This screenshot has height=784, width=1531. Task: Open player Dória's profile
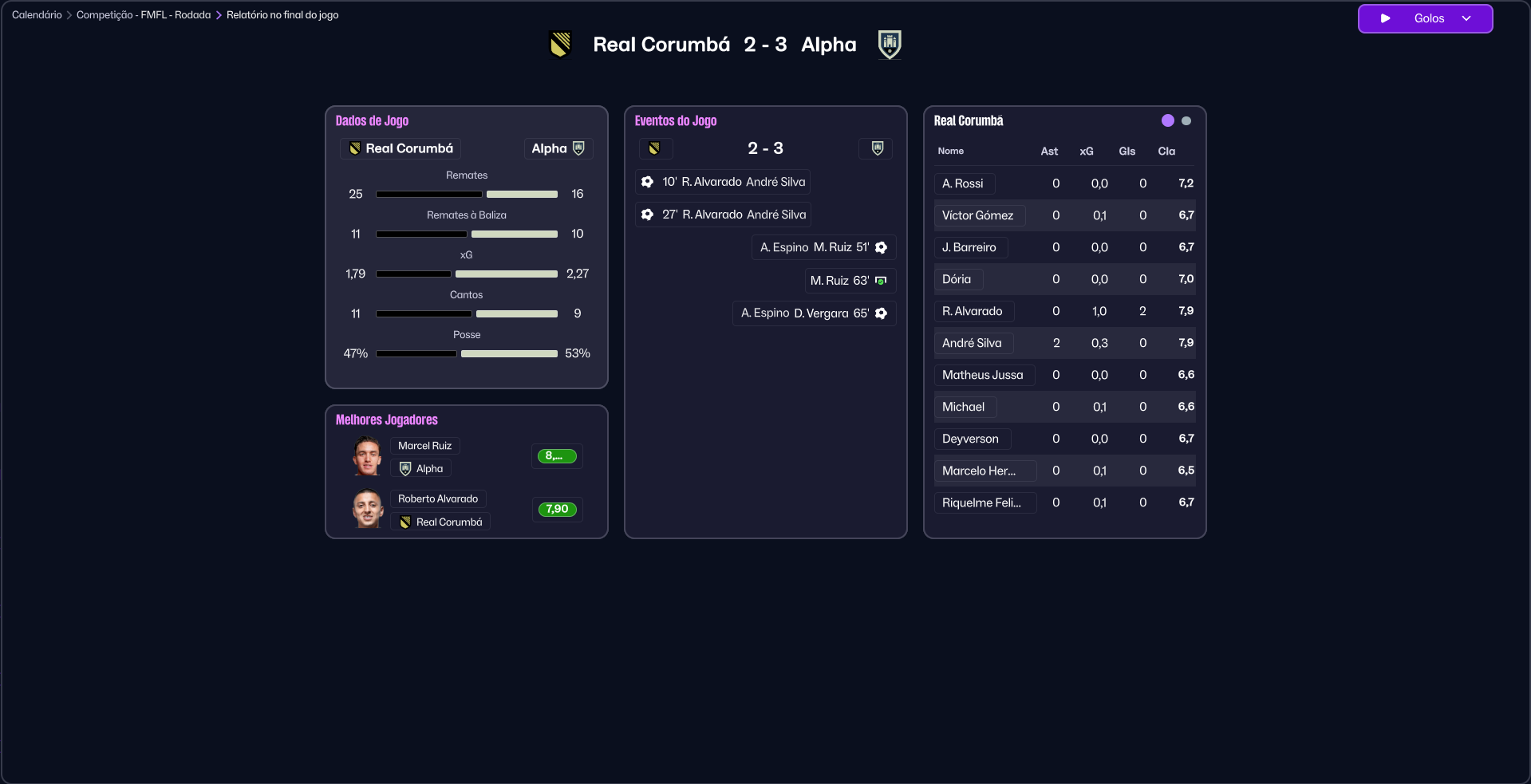(957, 279)
